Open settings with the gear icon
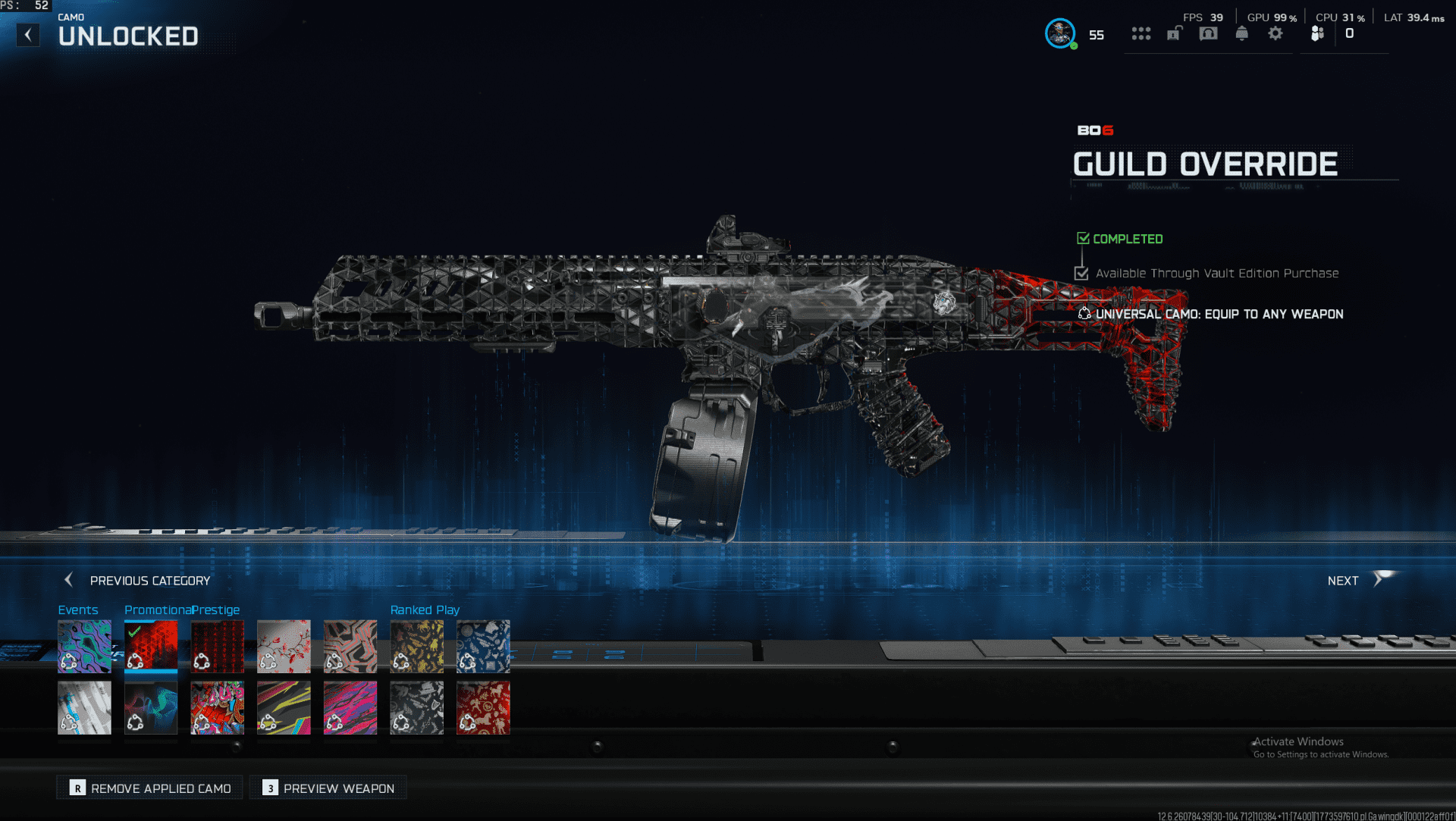Viewport: 1456px width, 821px height. click(1276, 33)
